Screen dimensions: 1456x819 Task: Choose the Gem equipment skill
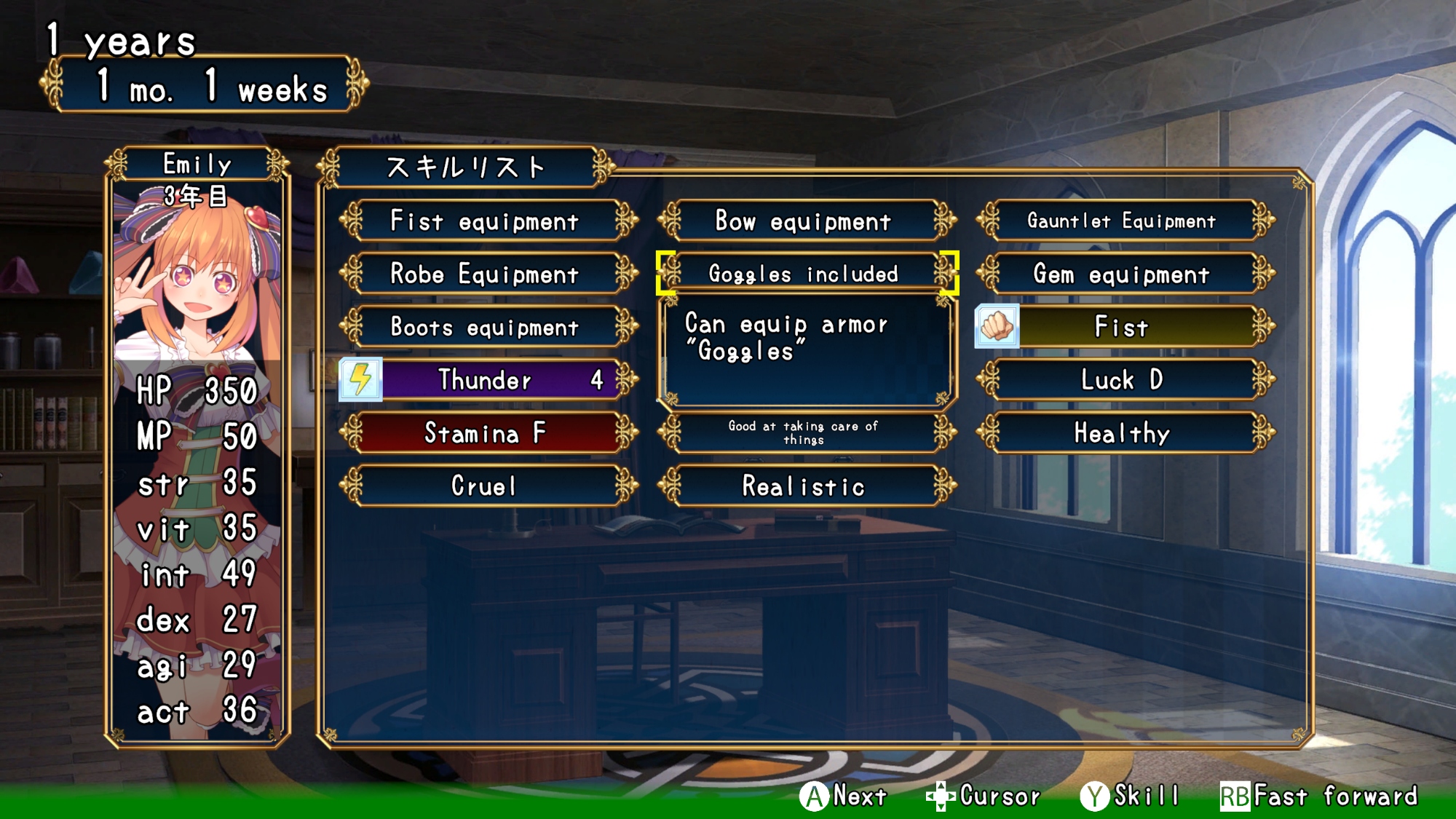coord(1122,274)
